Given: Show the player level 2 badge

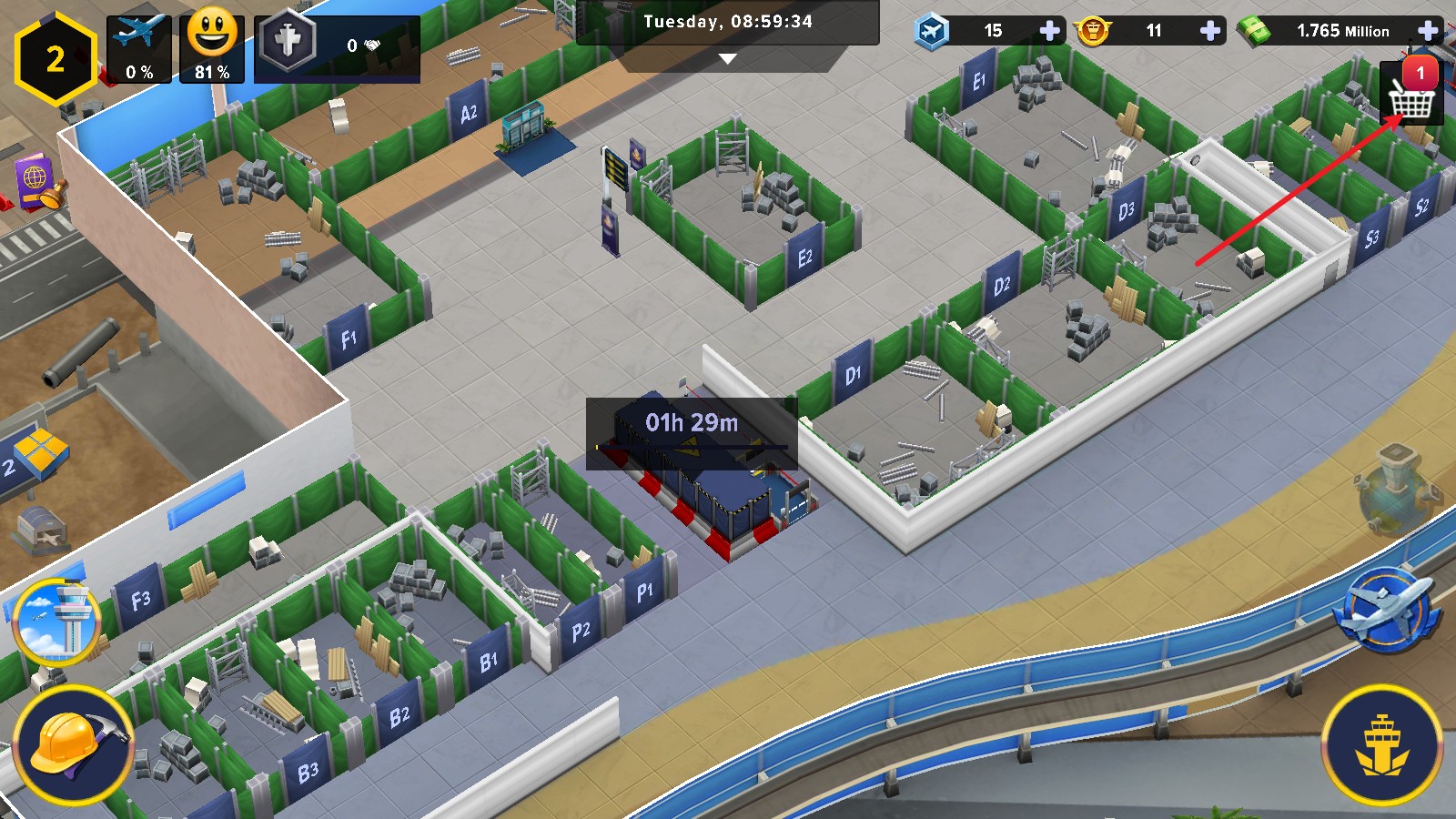Looking at the screenshot, I should click(x=56, y=59).
